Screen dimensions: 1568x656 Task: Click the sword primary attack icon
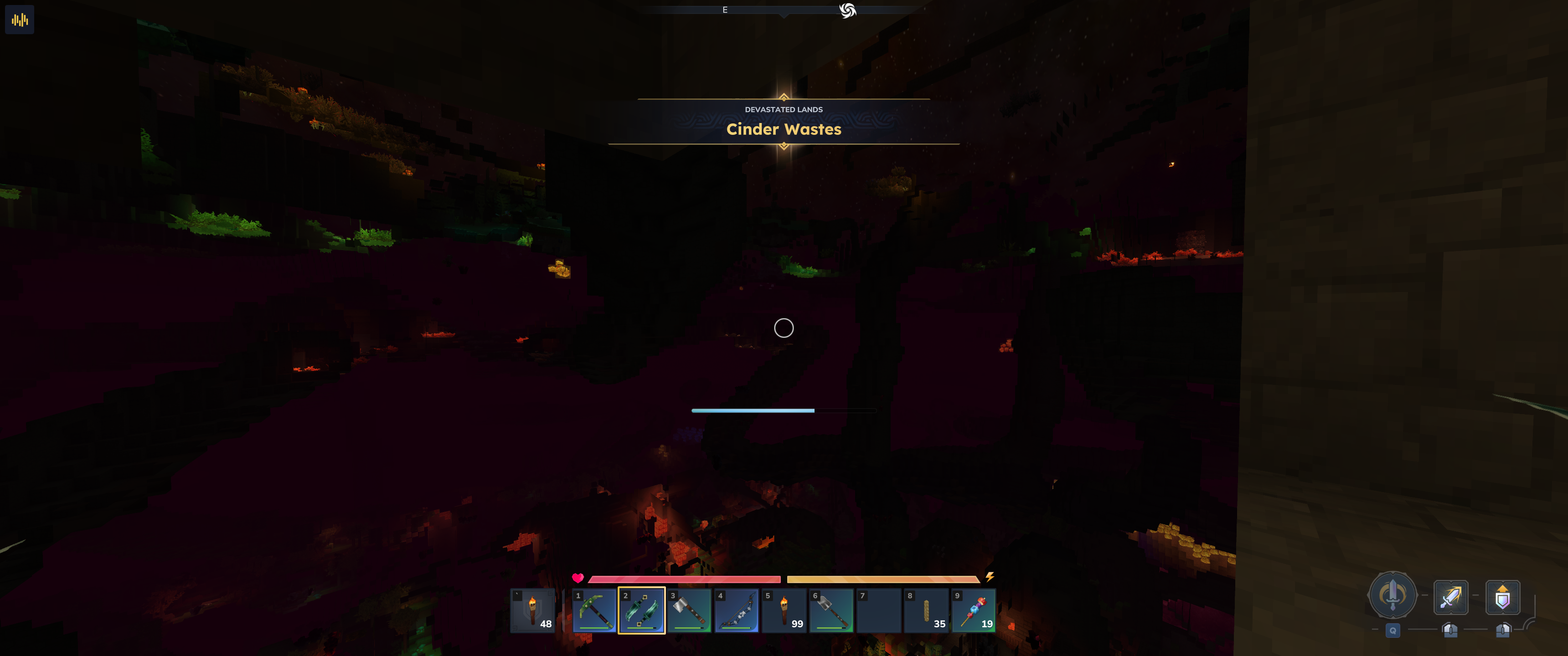pyautogui.click(x=1450, y=597)
